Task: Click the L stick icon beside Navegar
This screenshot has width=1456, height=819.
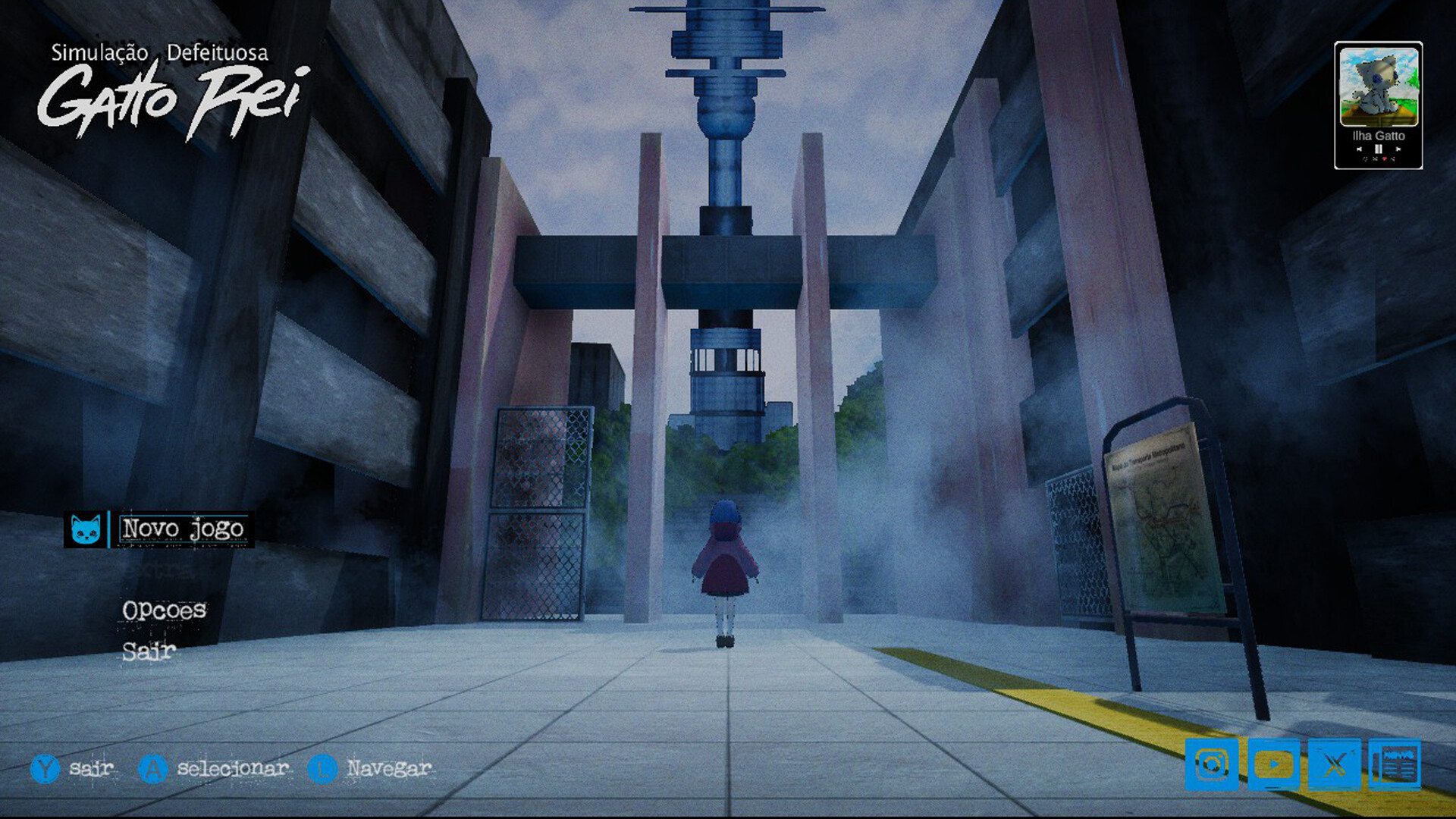Action: [x=322, y=770]
